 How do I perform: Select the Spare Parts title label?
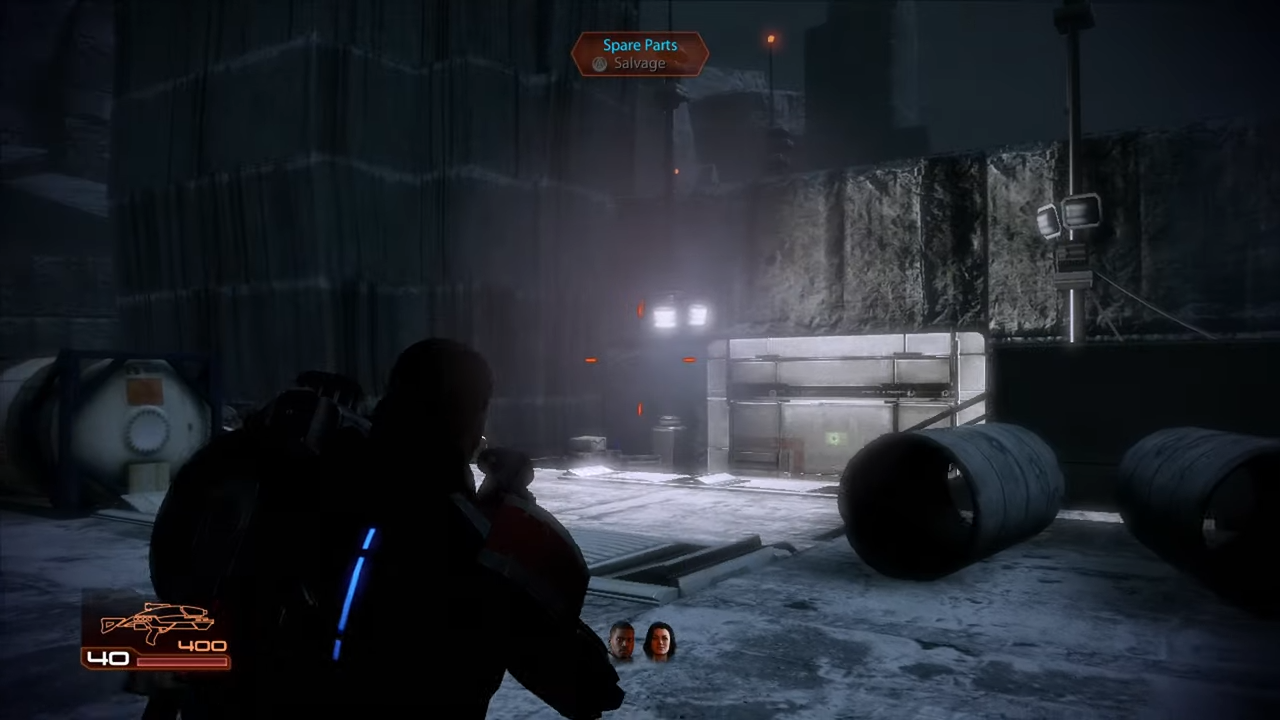tap(640, 45)
